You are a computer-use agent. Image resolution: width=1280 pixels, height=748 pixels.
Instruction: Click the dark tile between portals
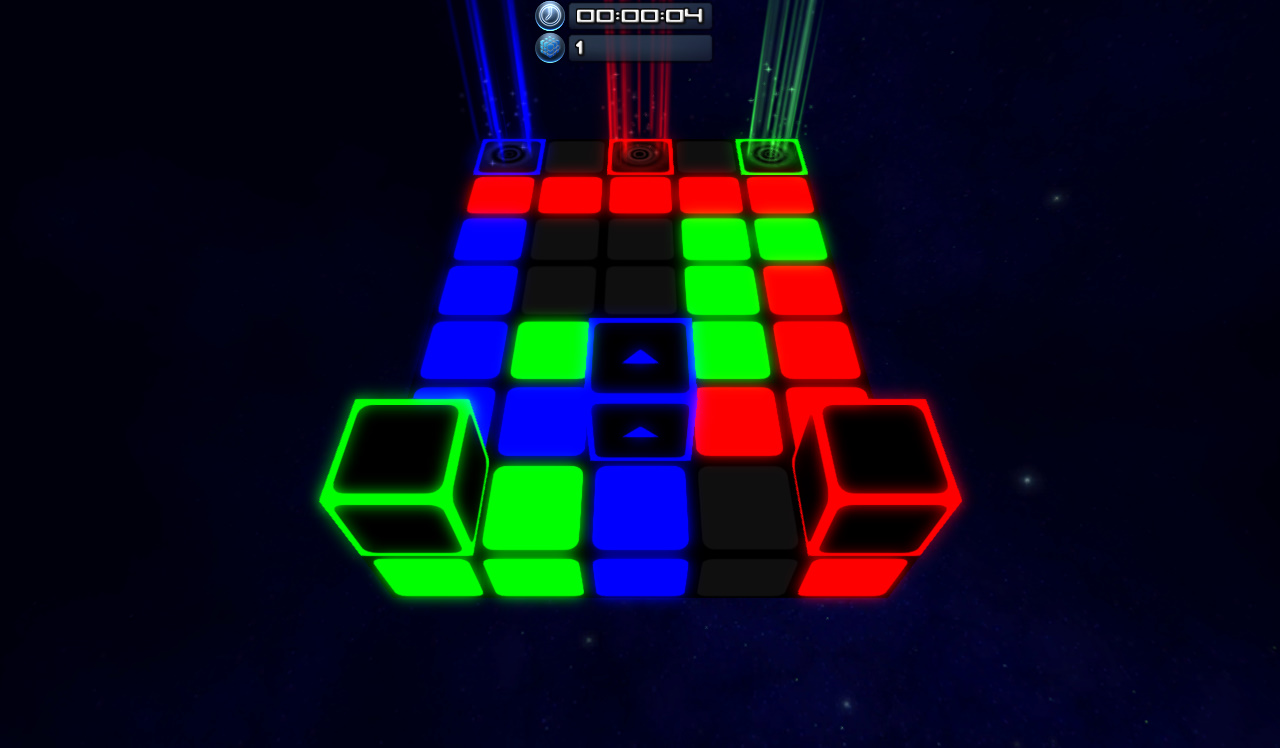pyautogui.click(x=575, y=156)
